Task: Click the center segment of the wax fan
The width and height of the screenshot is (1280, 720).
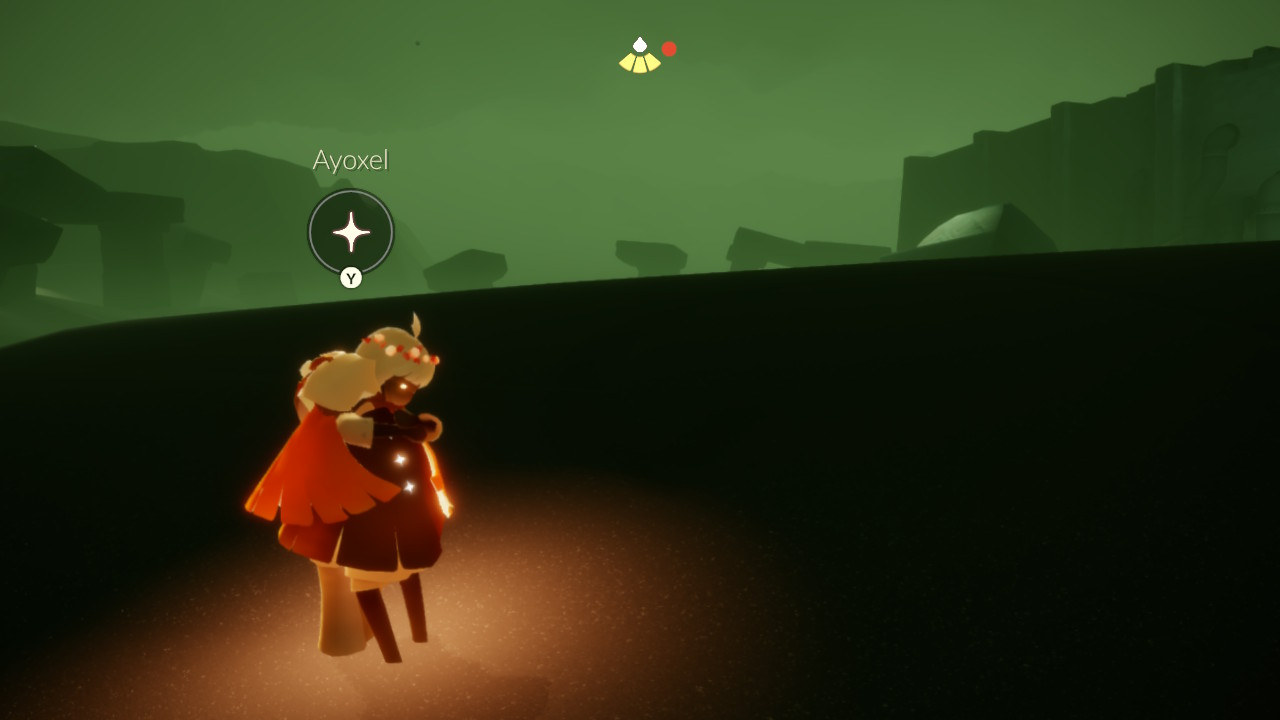Action: 639,63
